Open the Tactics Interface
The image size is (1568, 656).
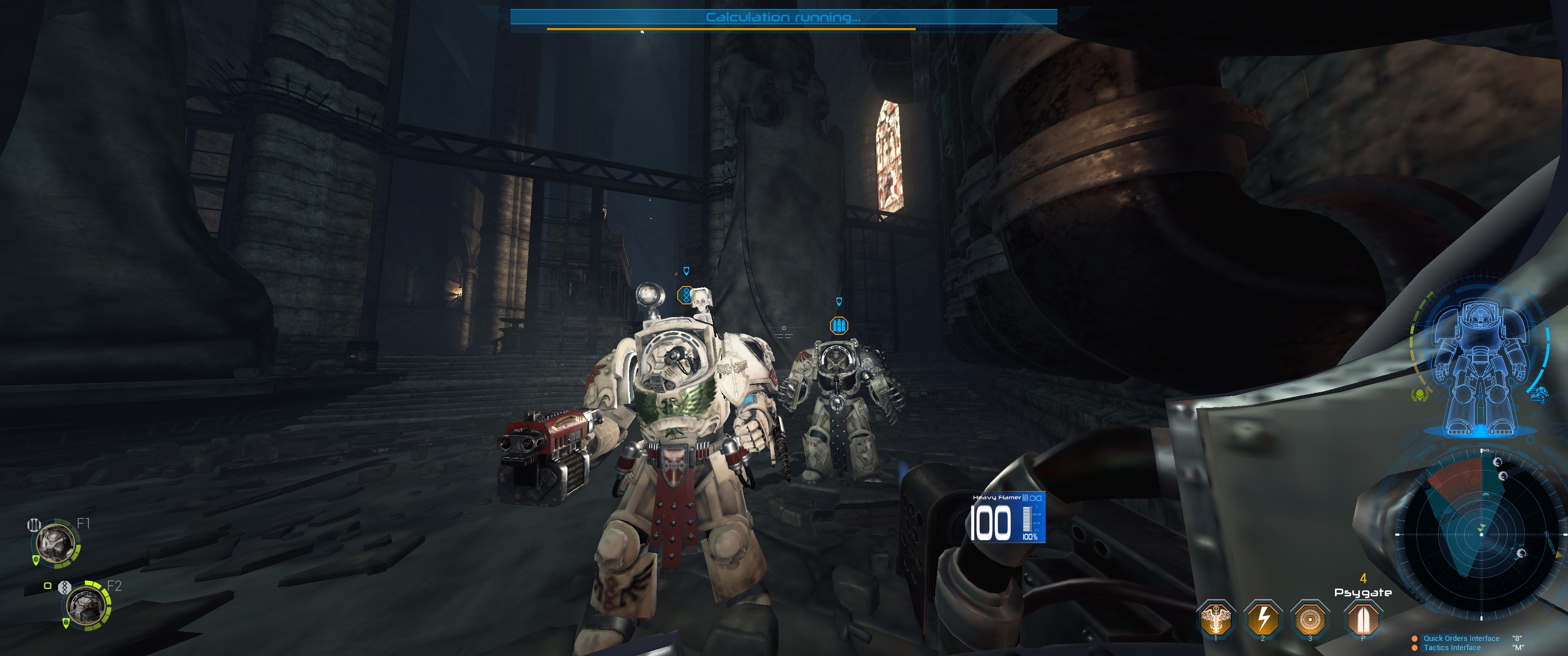pyautogui.click(x=1452, y=647)
